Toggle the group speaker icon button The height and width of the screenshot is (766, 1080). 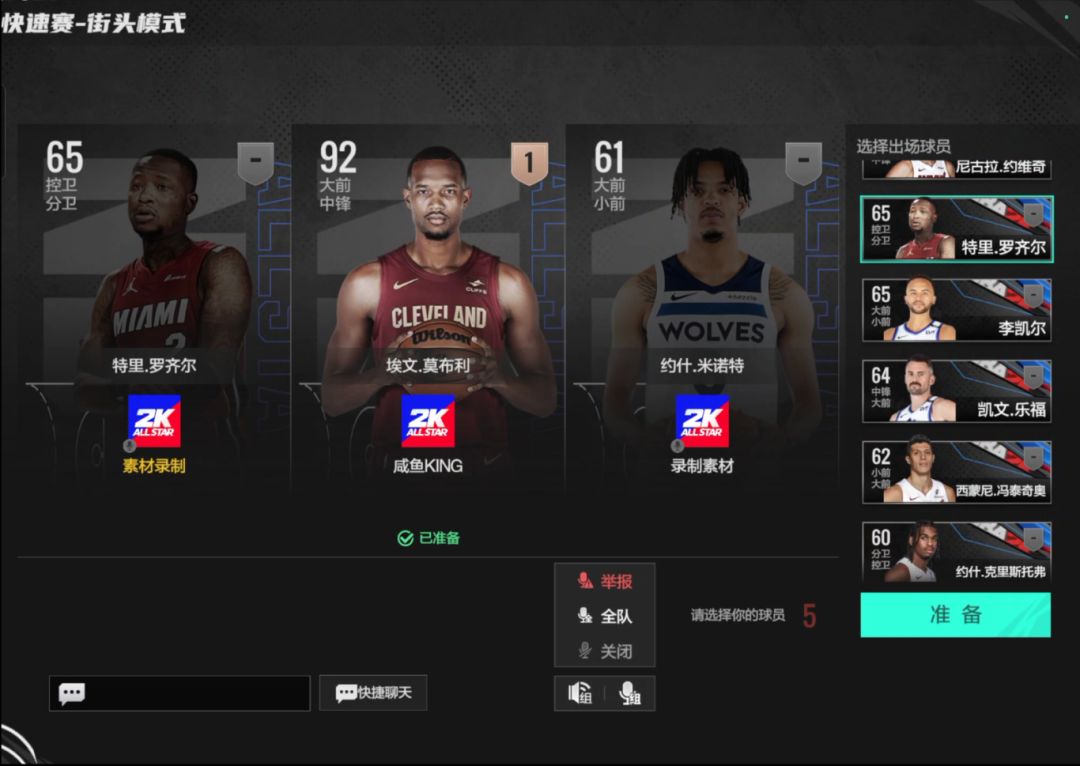tap(580, 693)
